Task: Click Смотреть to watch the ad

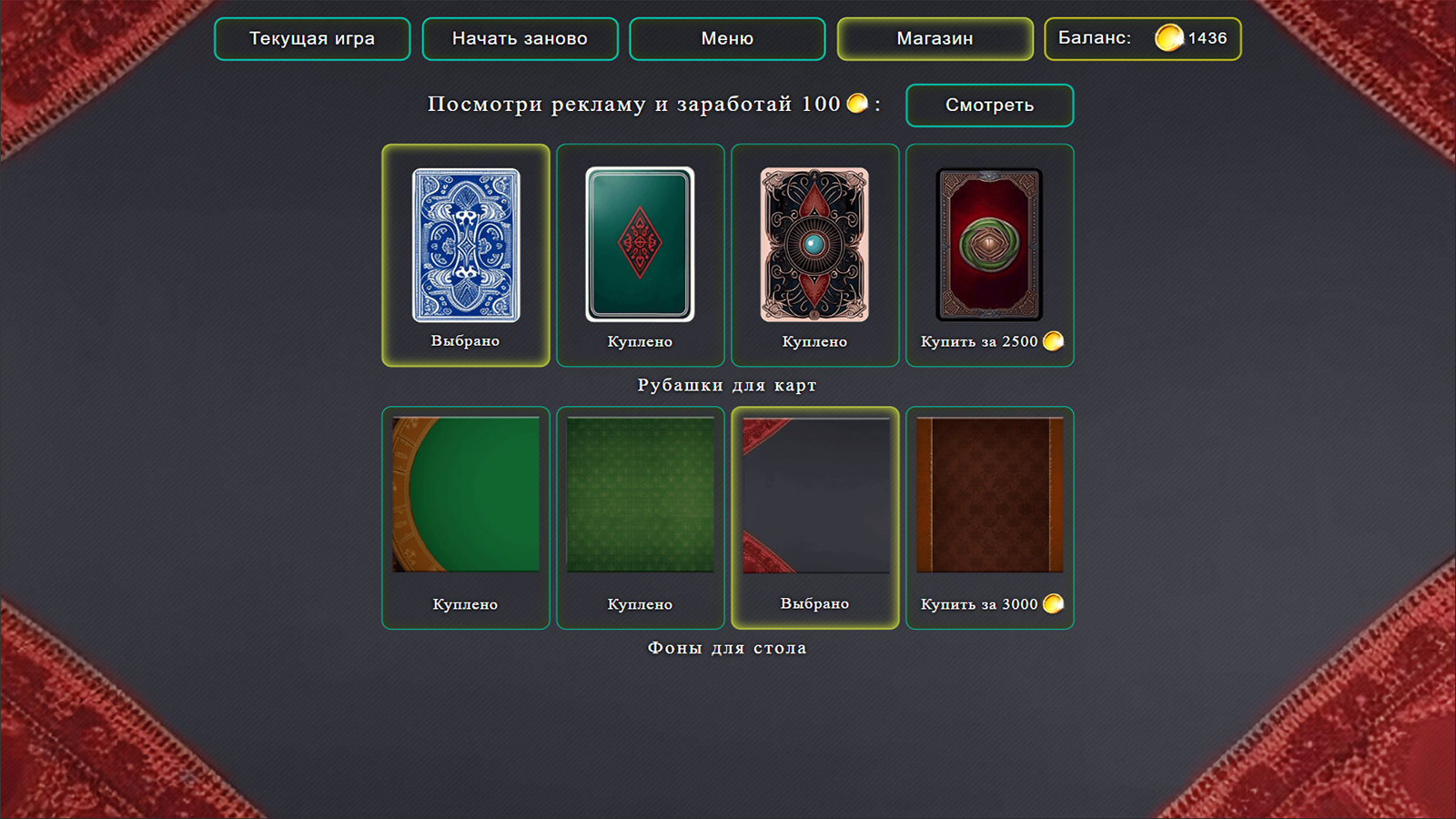Action: (x=990, y=104)
